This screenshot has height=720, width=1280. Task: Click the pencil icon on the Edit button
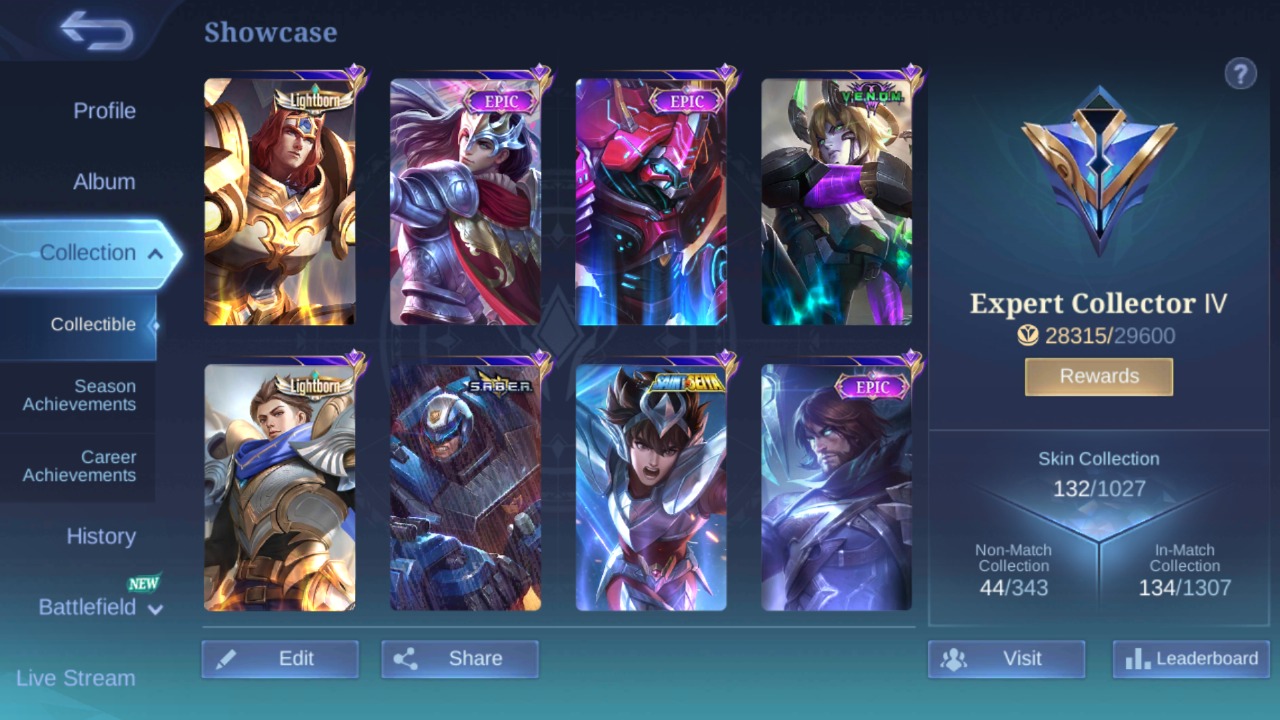pyautogui.click(x=228, y=658)
